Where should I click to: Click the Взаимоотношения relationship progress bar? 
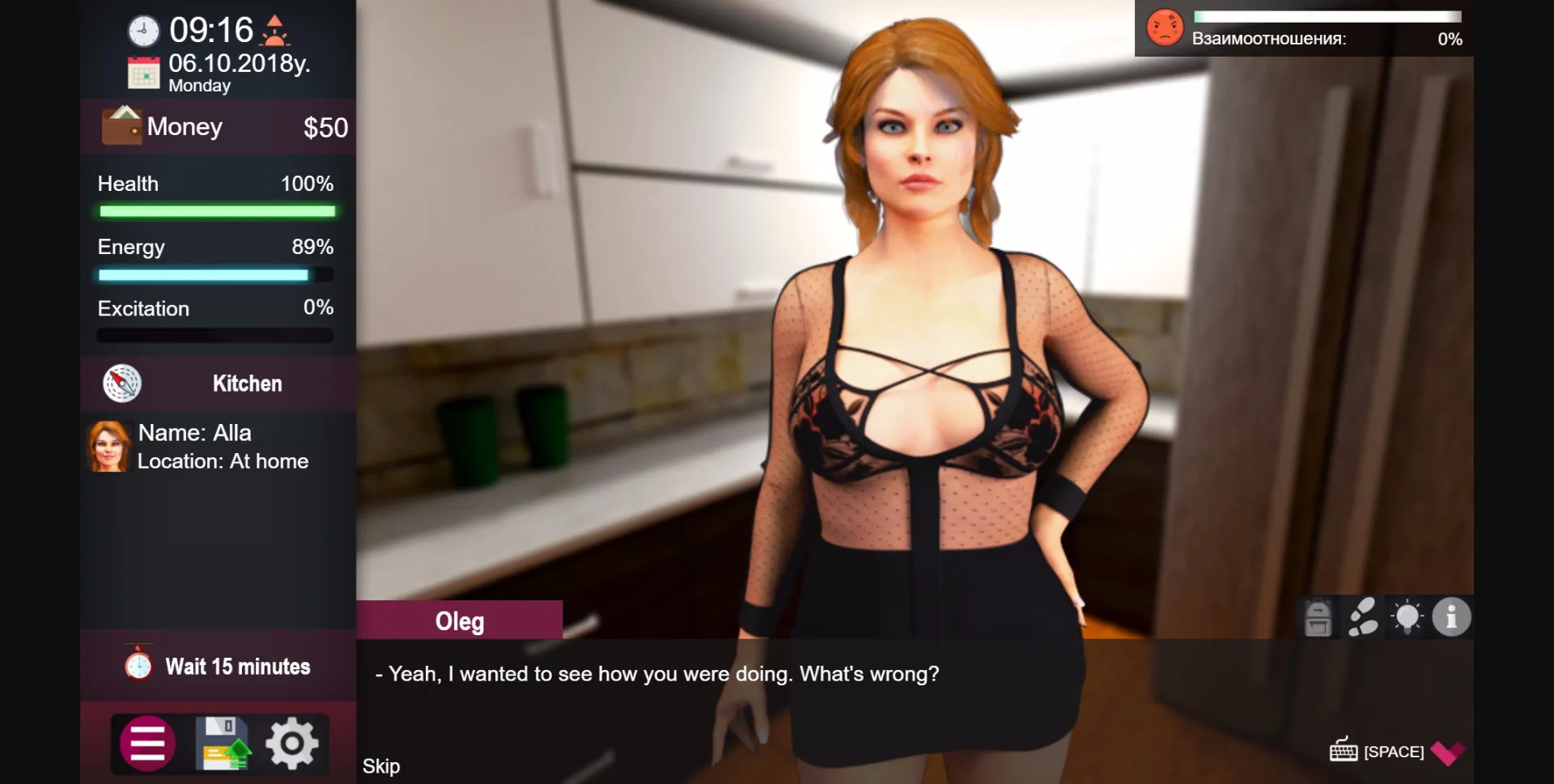click(1327, 15)
